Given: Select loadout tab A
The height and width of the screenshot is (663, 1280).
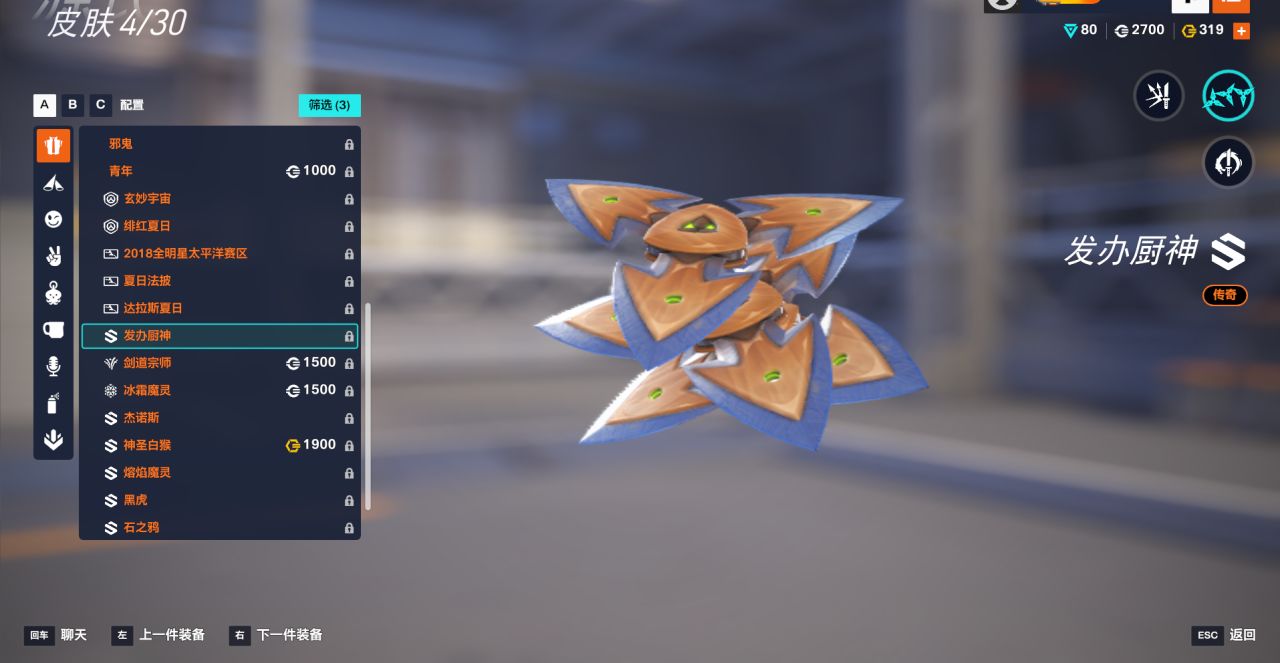Looking at the screenshot, I should [x=44, y=105].
